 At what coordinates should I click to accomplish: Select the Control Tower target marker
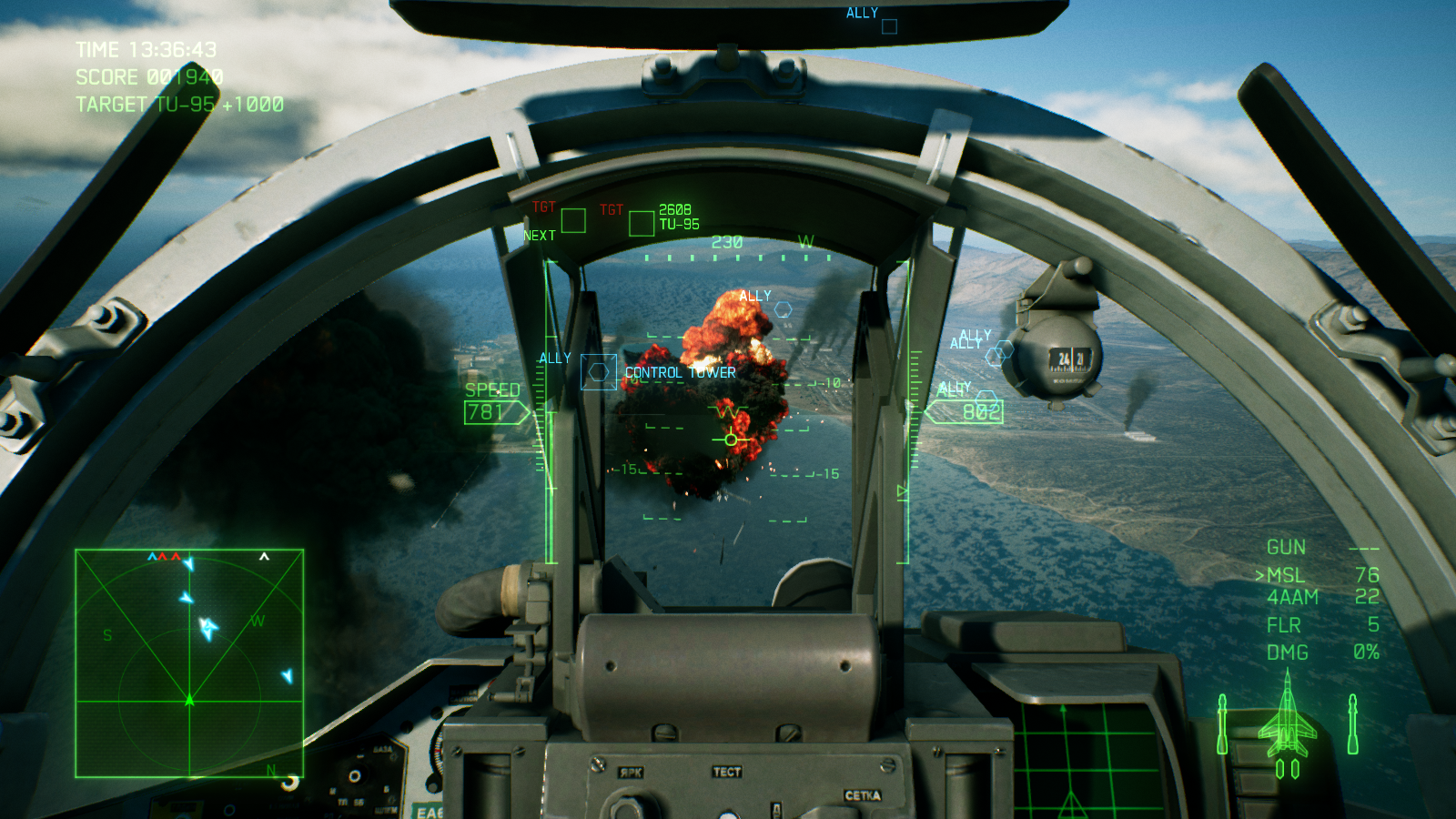click(x=598, y=372)
